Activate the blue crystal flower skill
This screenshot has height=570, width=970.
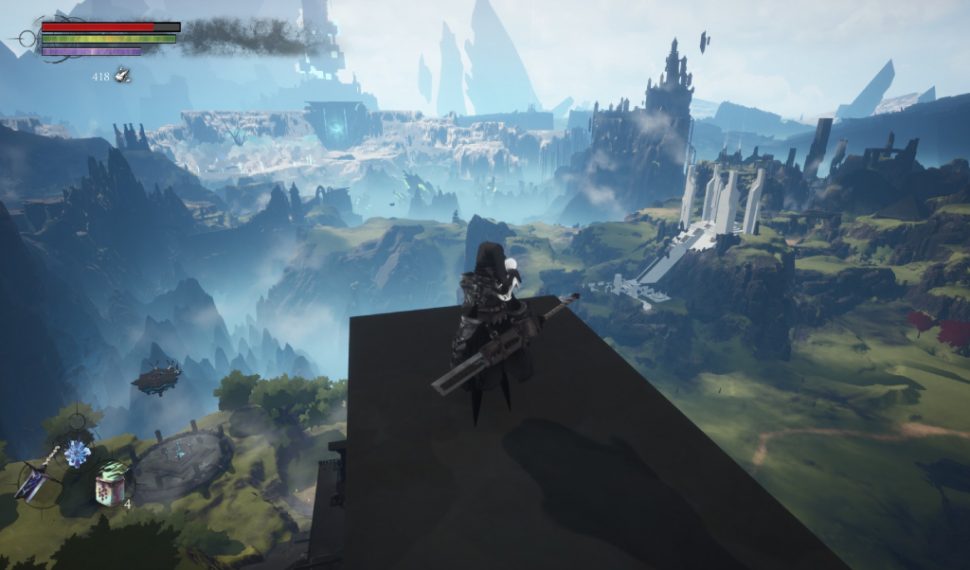click(77, 454)
